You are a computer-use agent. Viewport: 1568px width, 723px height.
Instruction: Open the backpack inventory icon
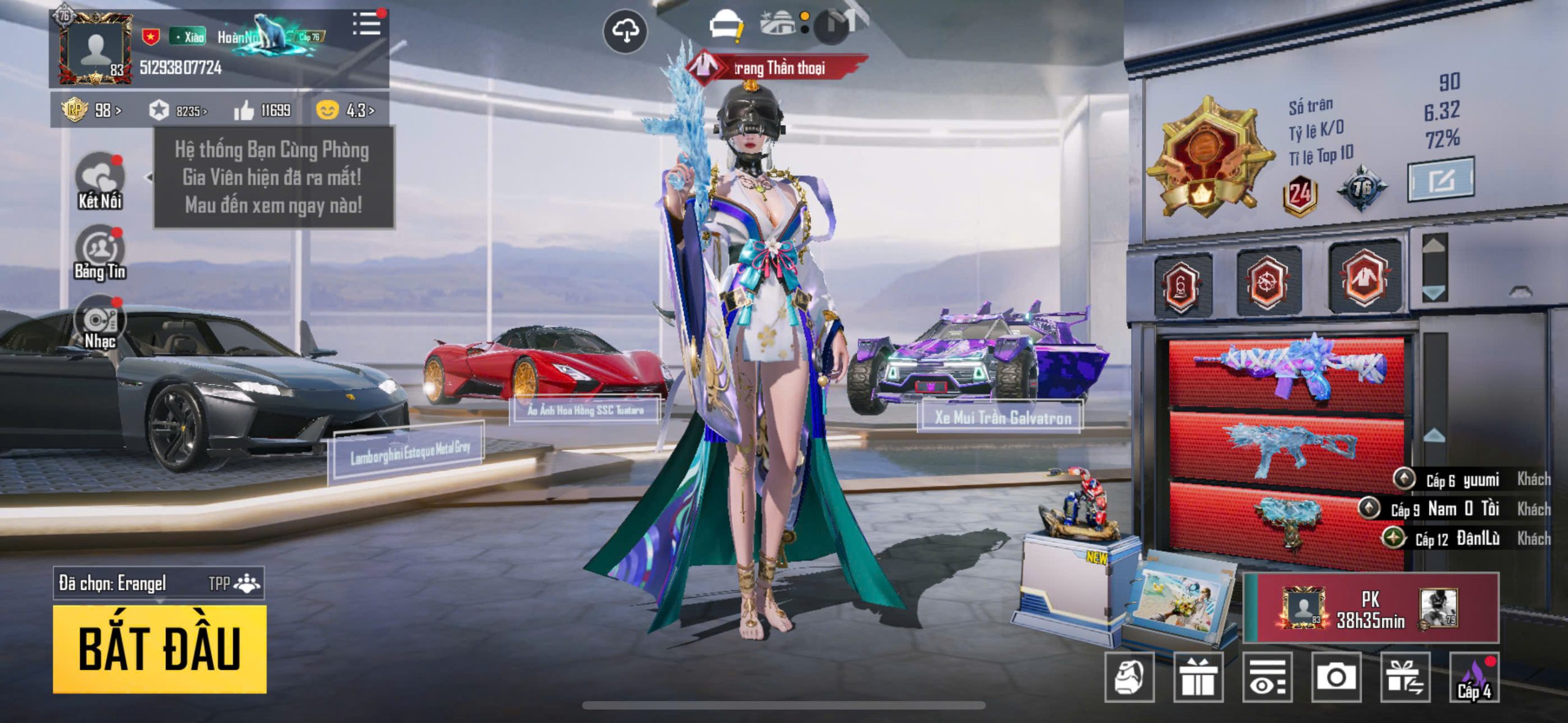(1129, 676)
